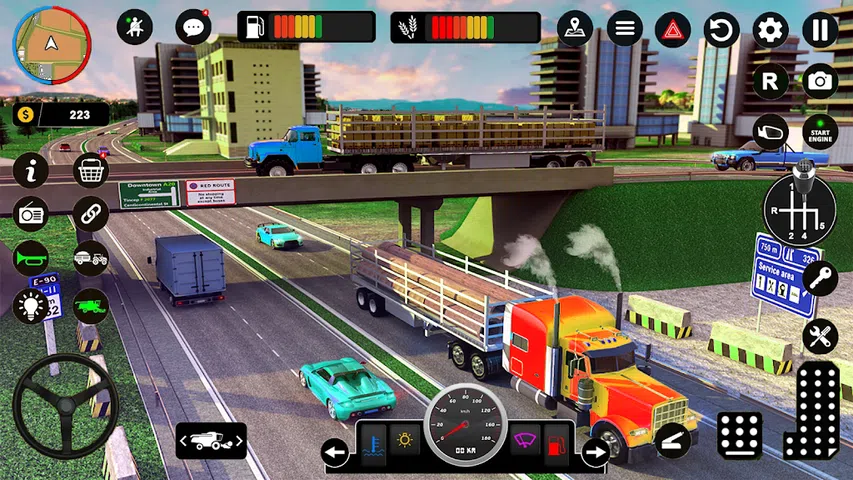853x480 pixels.
Task: Toggle the side mirror button
Action: coord(770,132)
